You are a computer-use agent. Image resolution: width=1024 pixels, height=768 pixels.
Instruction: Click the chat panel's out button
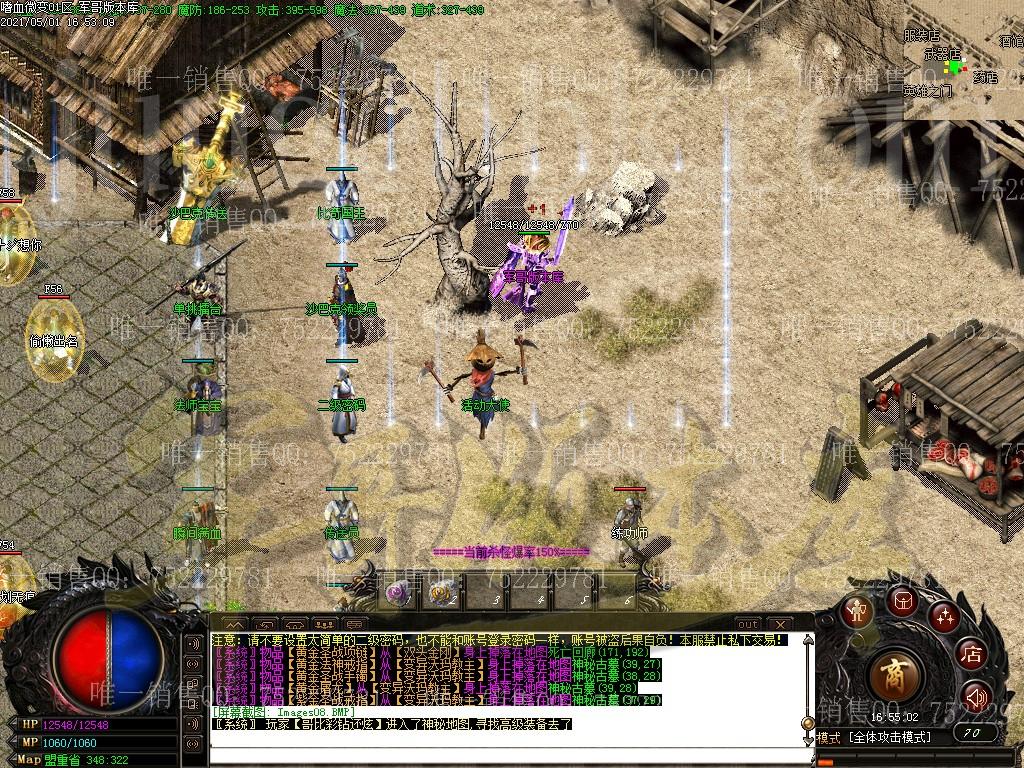pyautogui.click(x=748, y=625)
